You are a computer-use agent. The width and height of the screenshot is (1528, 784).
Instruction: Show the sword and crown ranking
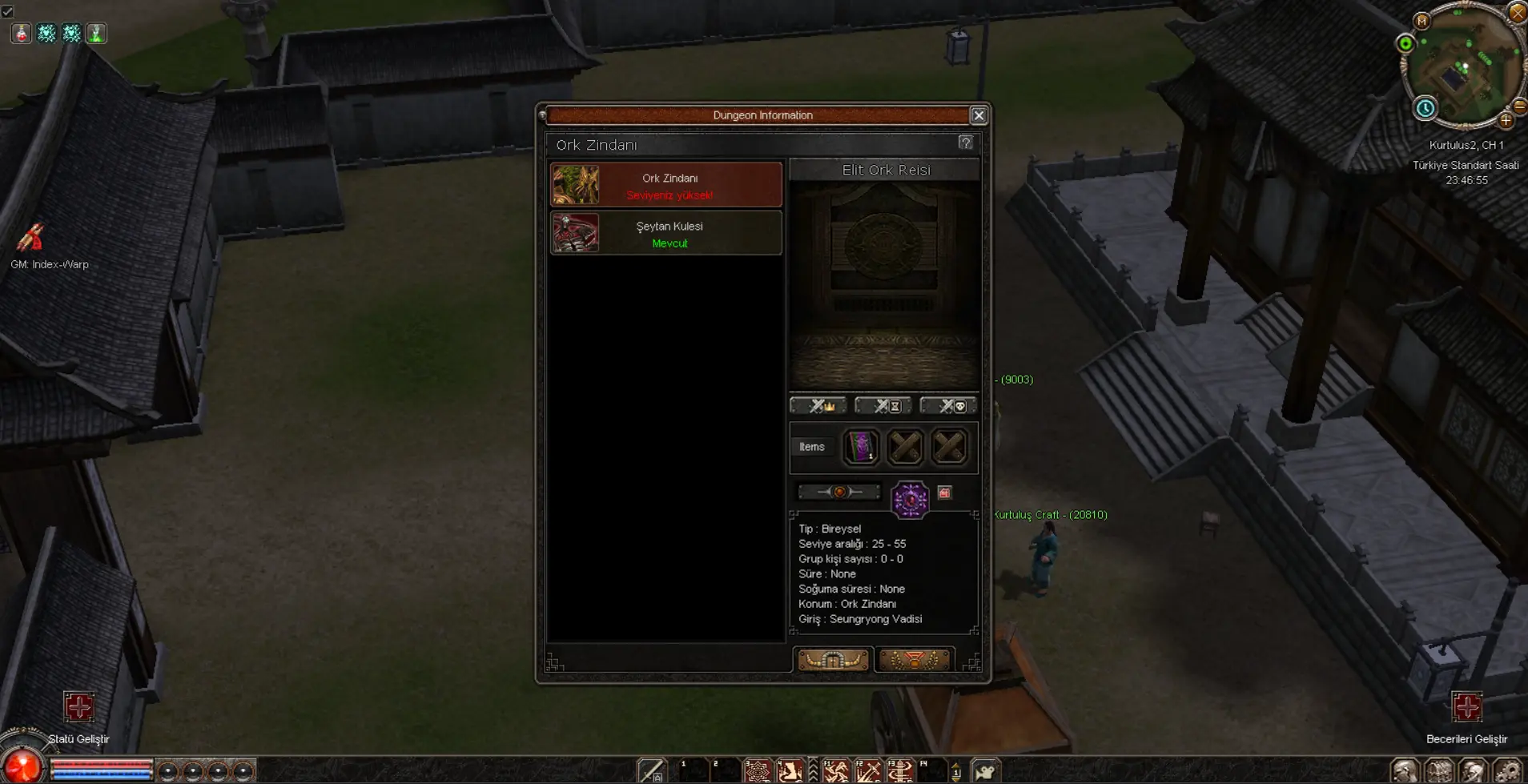[x=818, y=406]
